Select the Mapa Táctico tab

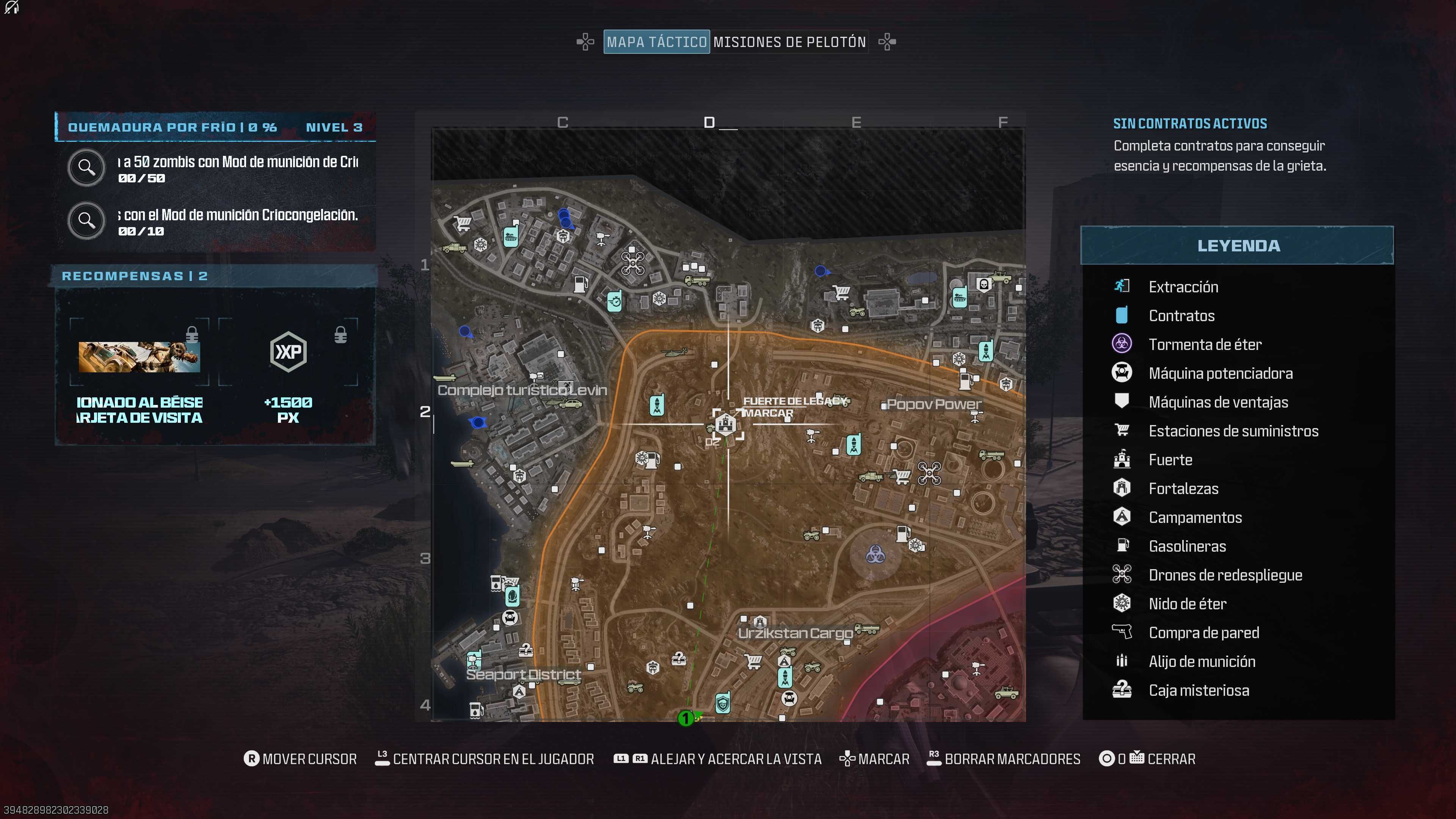click(x=656, y=42)
